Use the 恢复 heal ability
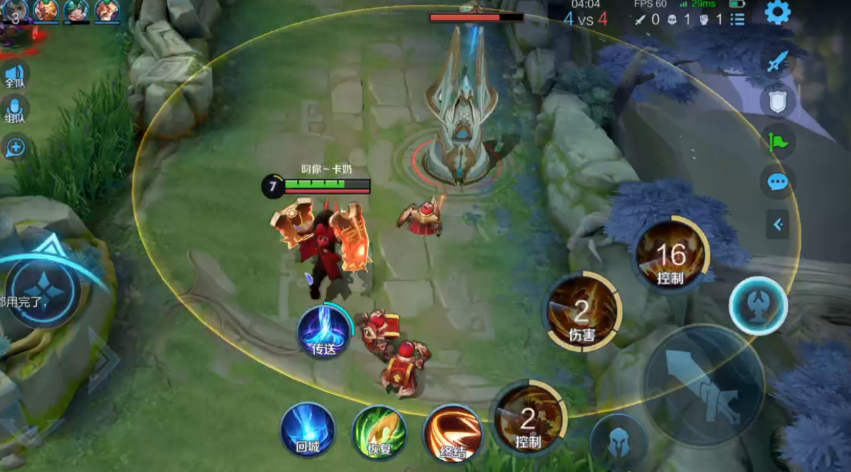 pos(380,432)
